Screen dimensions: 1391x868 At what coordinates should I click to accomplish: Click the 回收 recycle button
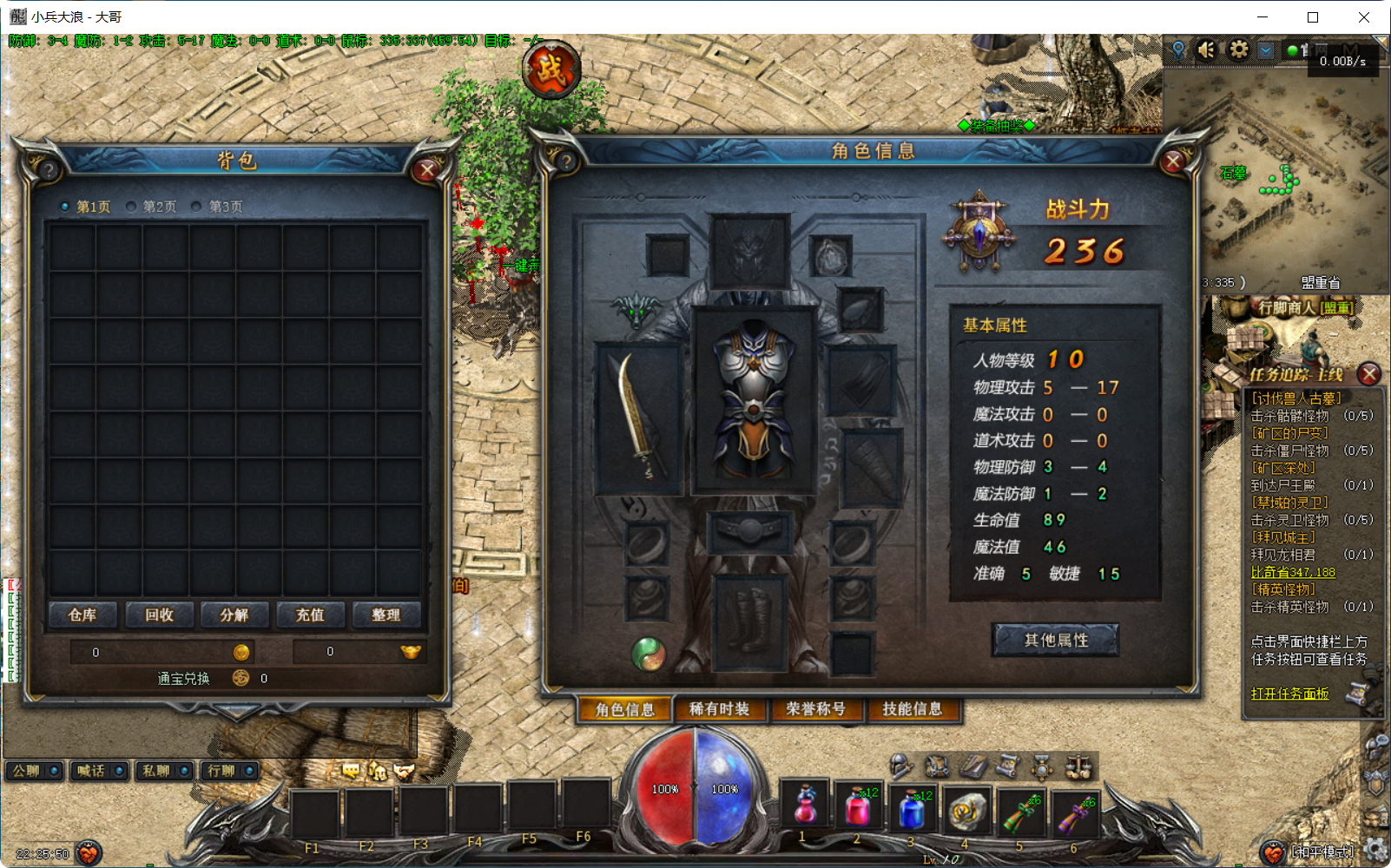159,615
